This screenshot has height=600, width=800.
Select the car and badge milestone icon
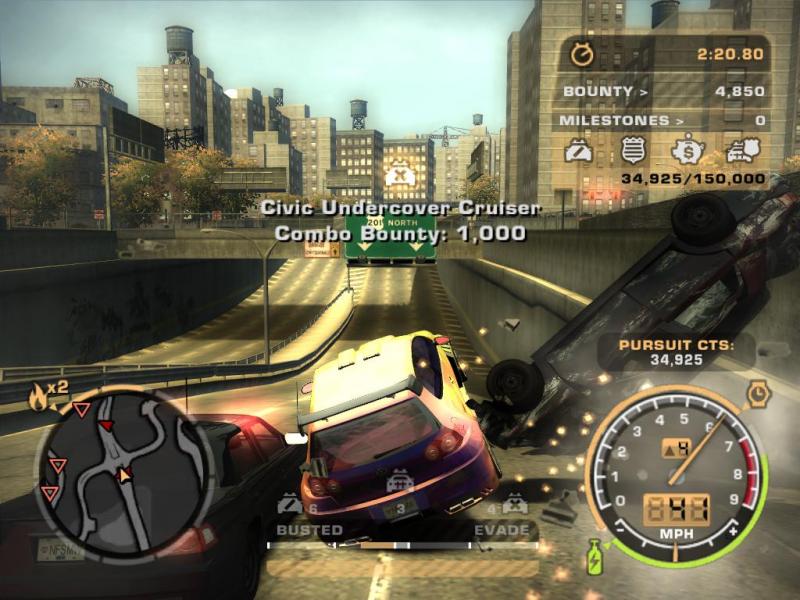point(741,152)
